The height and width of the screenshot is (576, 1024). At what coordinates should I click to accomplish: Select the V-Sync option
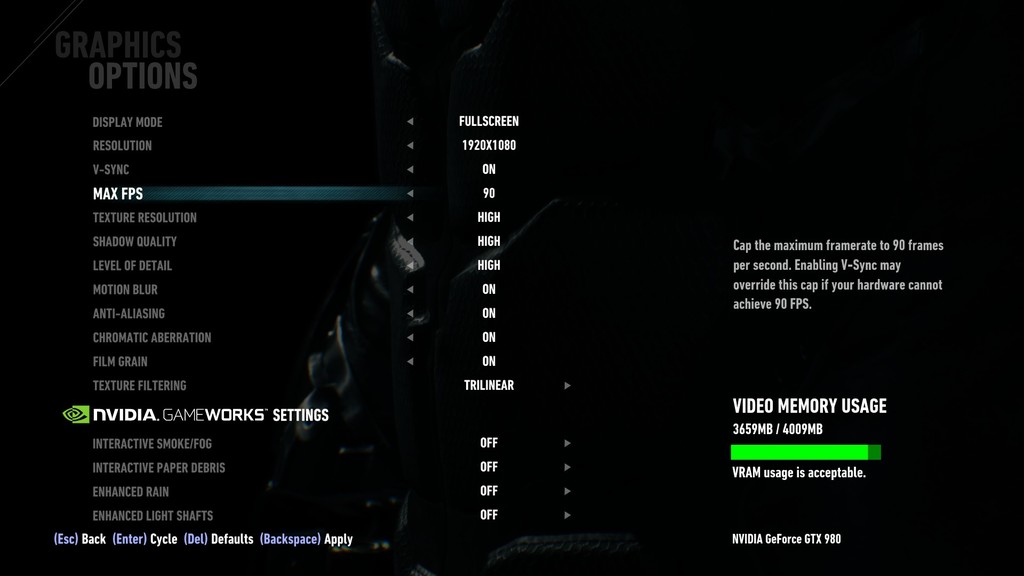tap(111, 170)
